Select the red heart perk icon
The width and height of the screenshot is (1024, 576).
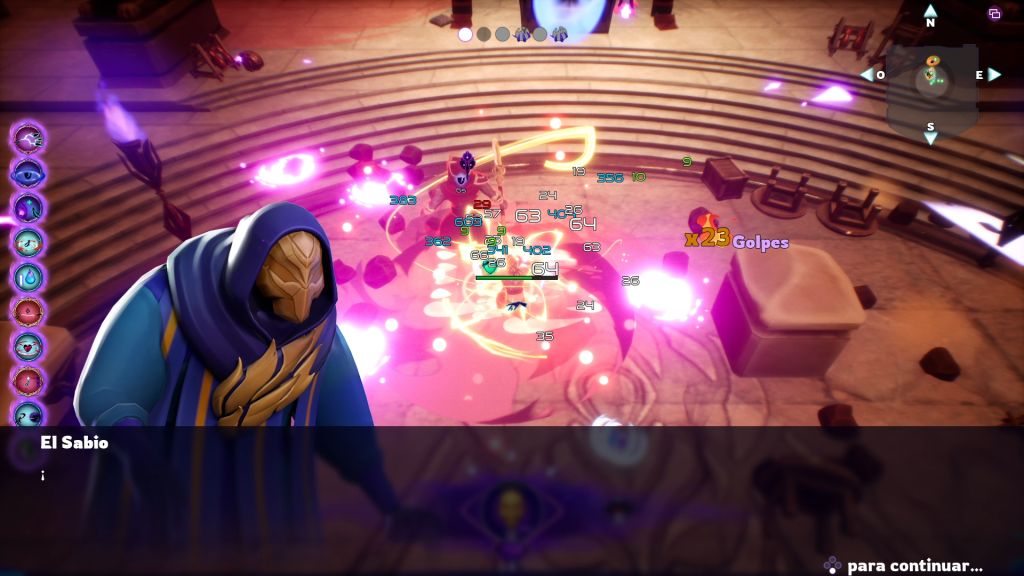(28, 345)
